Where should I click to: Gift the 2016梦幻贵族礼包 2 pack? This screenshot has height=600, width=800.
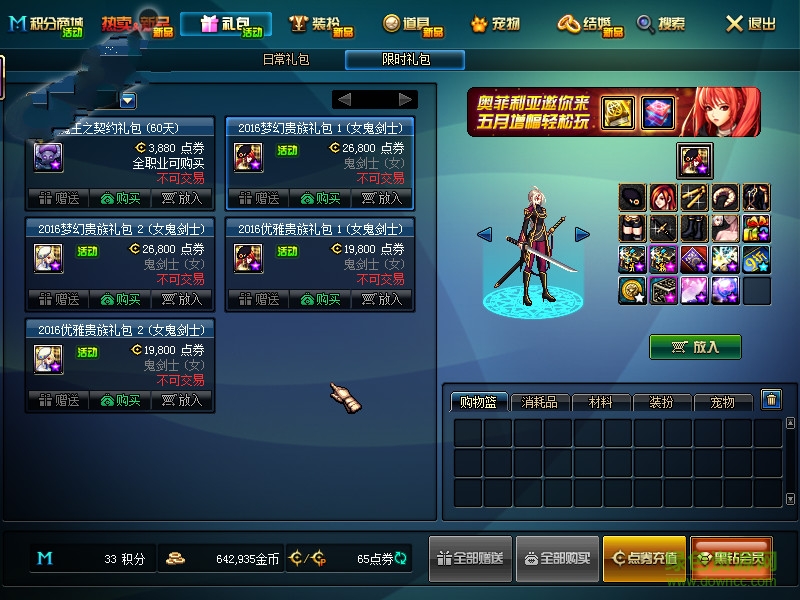(59, 299)
